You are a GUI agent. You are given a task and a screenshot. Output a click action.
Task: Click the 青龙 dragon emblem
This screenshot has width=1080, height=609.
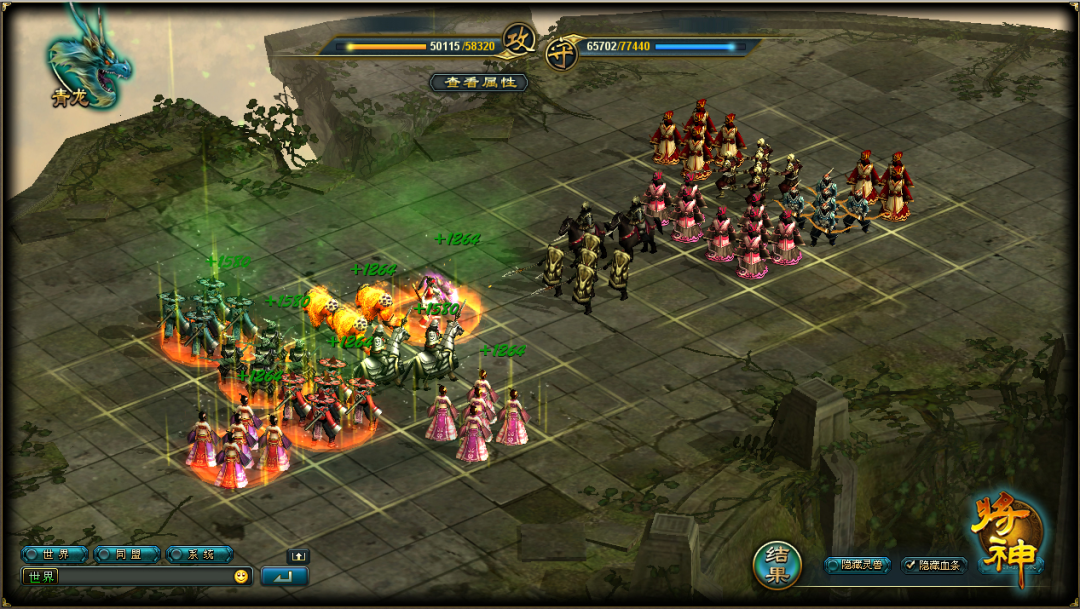[86, 58]
